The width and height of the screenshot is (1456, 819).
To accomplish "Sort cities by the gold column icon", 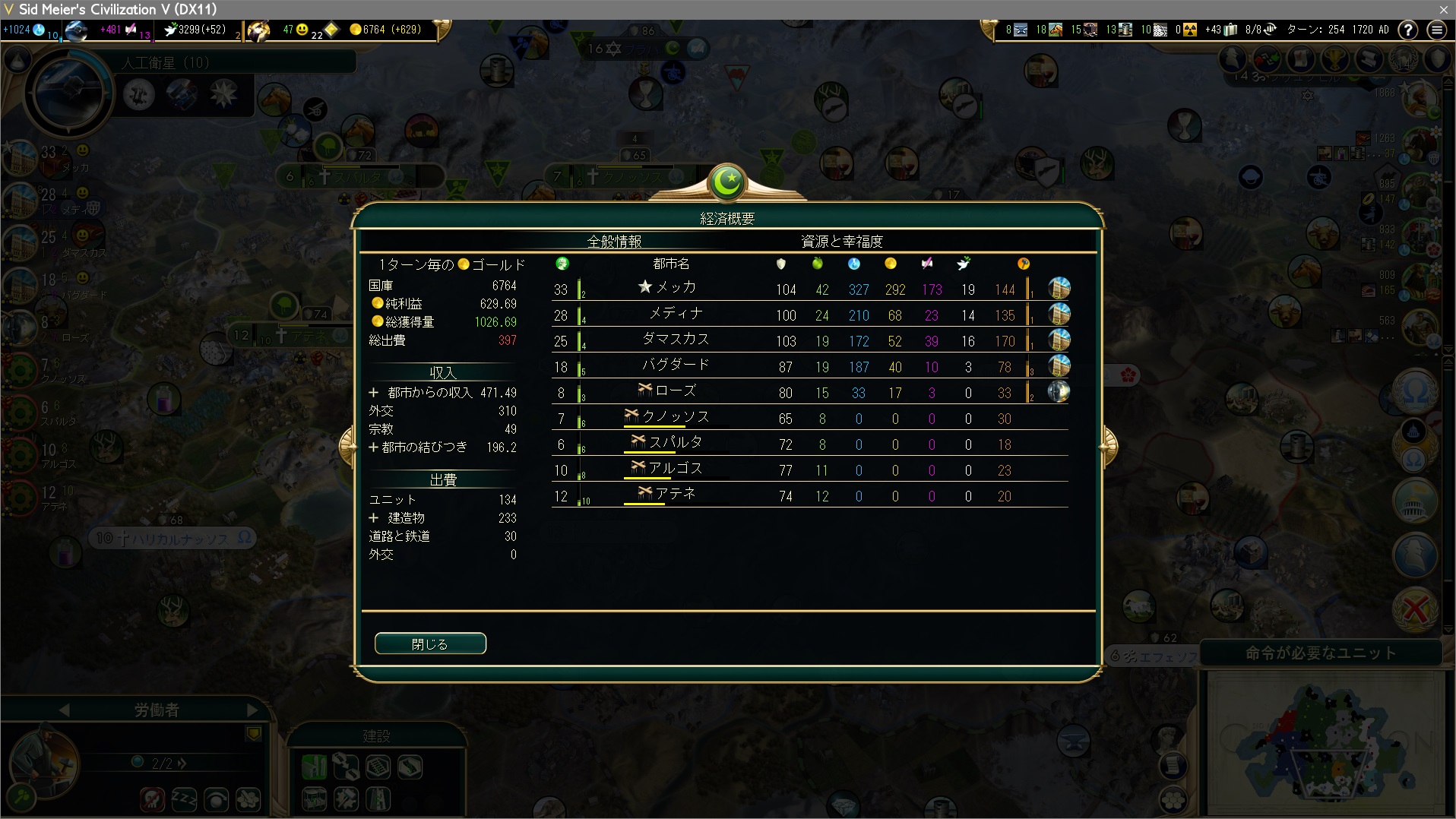I will (x=890, y=264).
